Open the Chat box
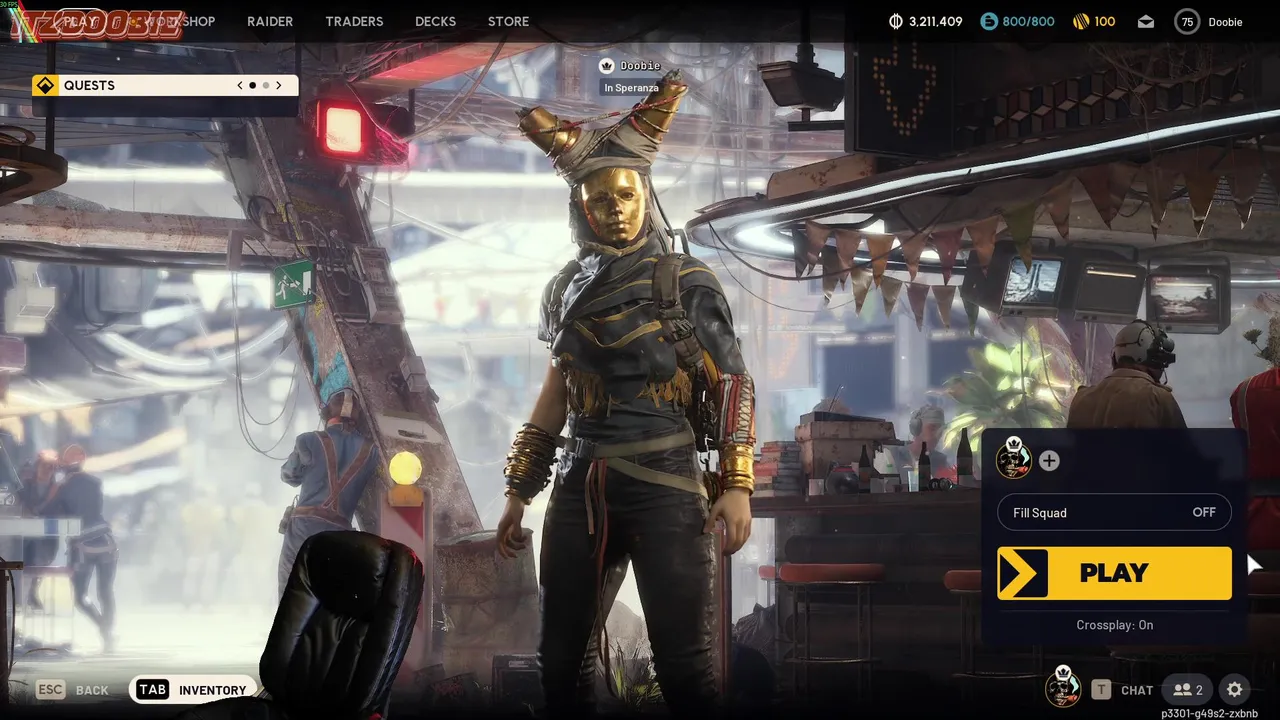The image size is (1280, 720). (x=1124, y=690)
